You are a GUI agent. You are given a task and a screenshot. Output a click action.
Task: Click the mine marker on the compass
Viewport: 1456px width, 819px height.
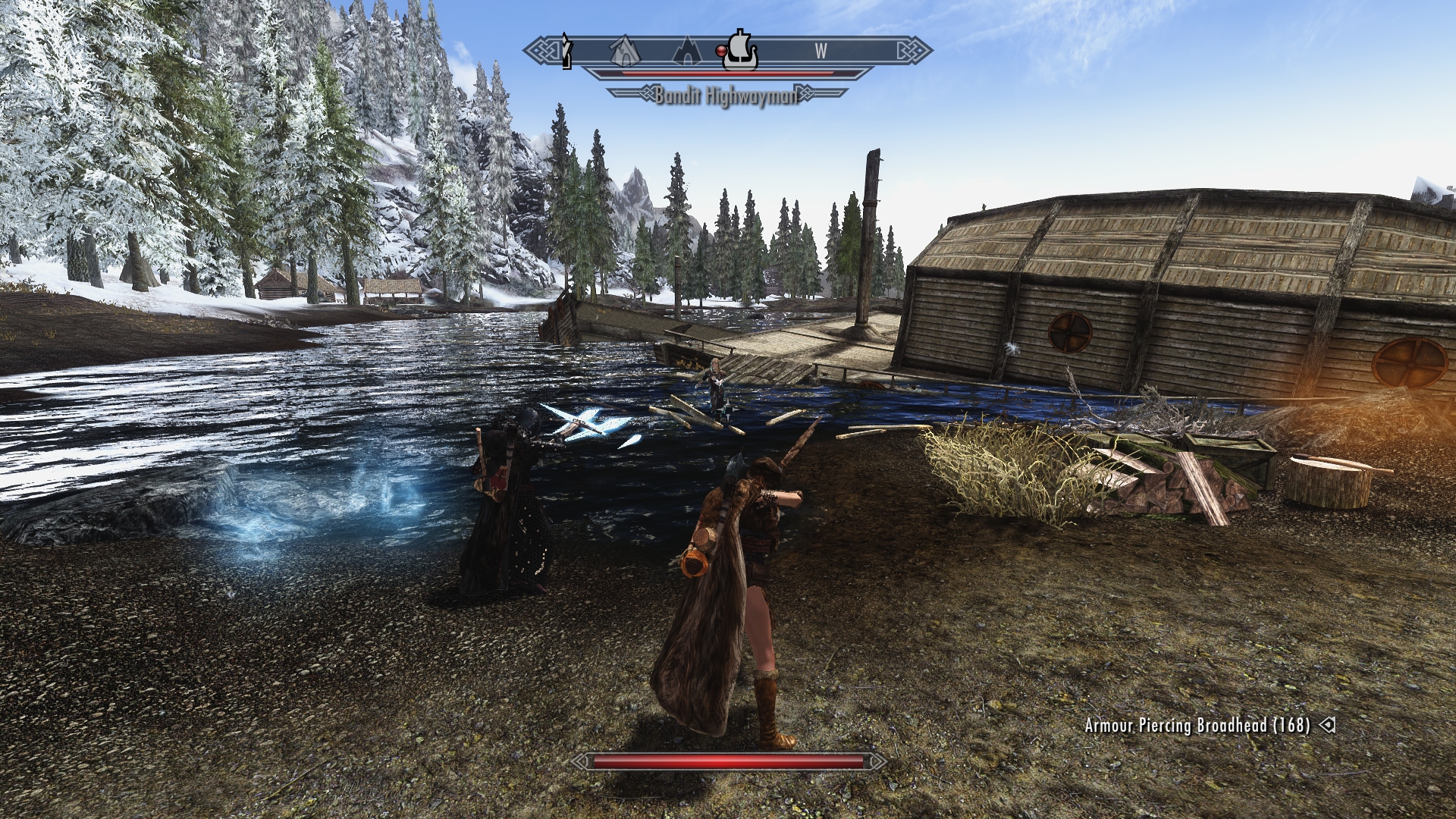tap(625, 51)
